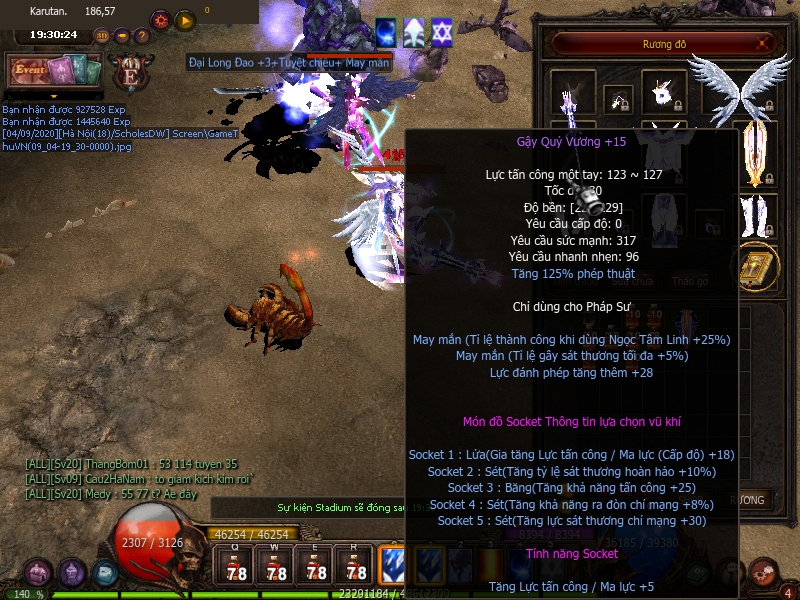
Task: Open the Event cards panel
Action: pos(54,72)
